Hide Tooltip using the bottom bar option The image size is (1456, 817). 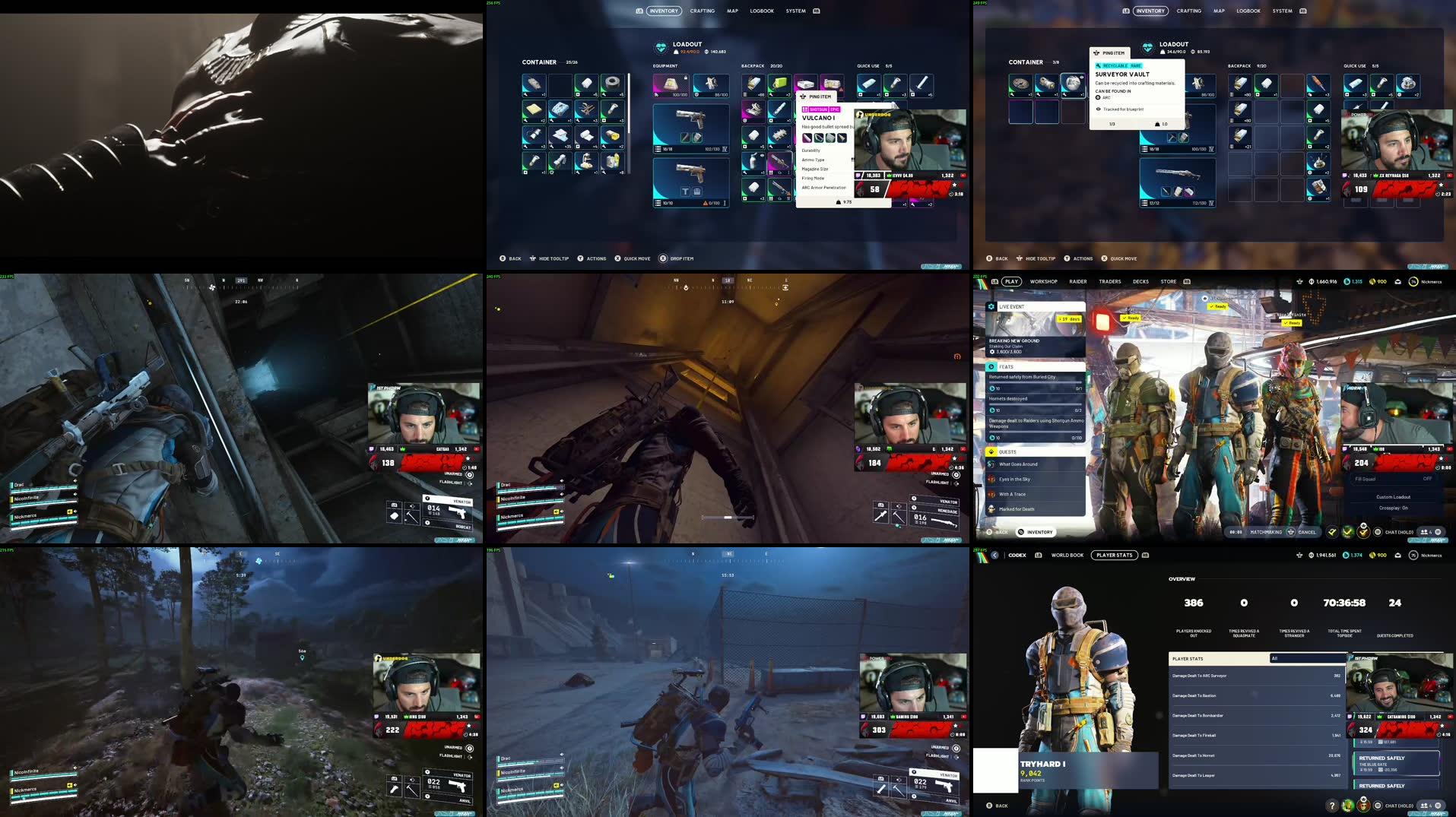(549, 258)
